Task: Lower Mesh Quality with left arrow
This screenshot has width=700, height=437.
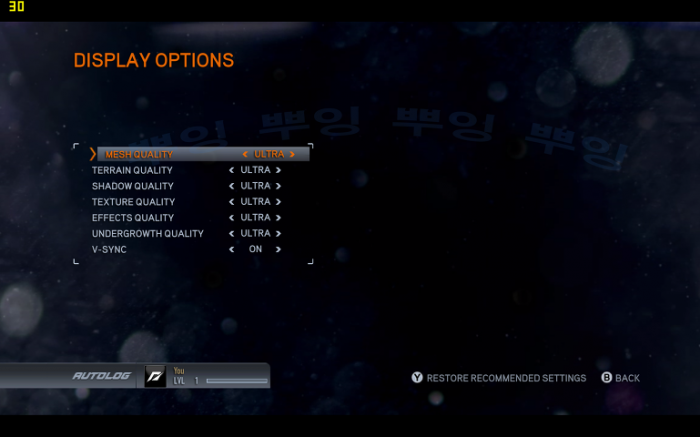Action: tap(245, 155)
